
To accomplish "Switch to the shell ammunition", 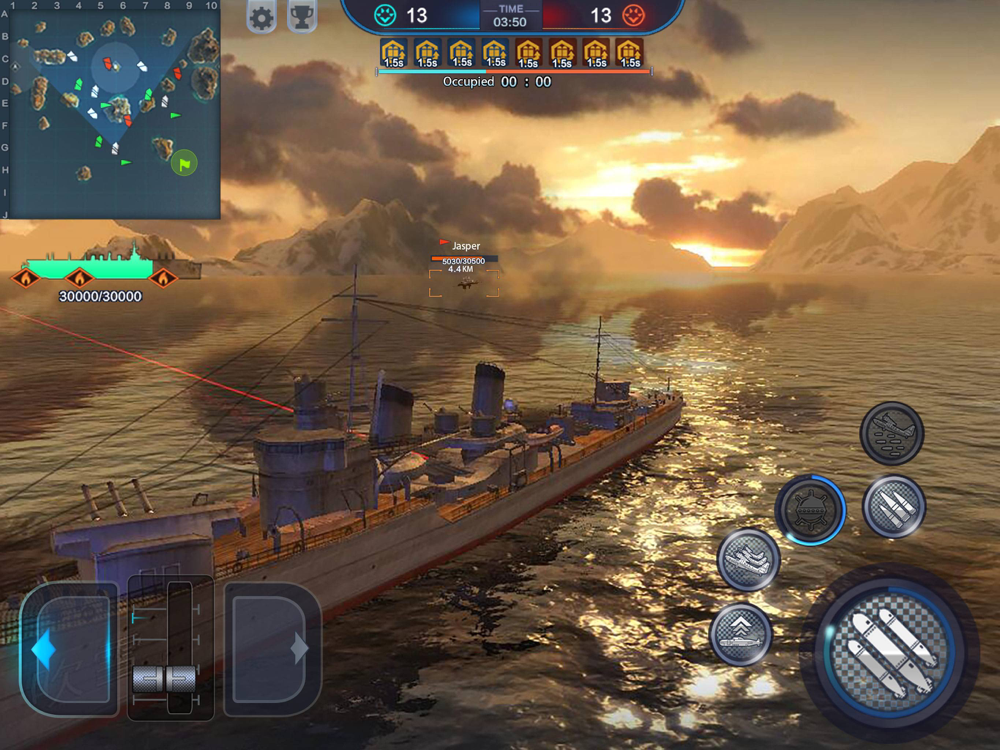I will coord(893,506).
